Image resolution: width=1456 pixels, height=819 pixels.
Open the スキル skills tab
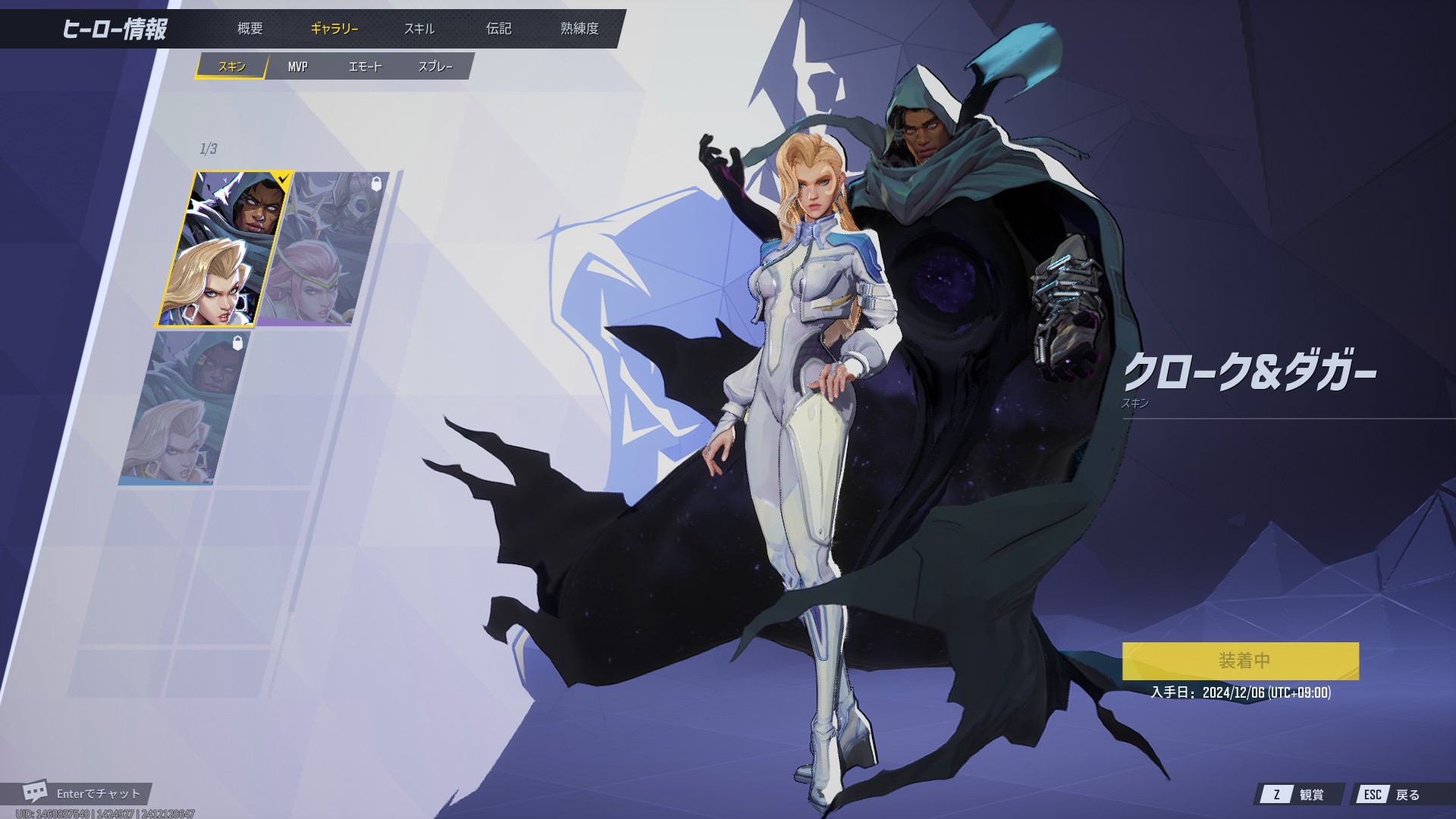click(419, 29)
